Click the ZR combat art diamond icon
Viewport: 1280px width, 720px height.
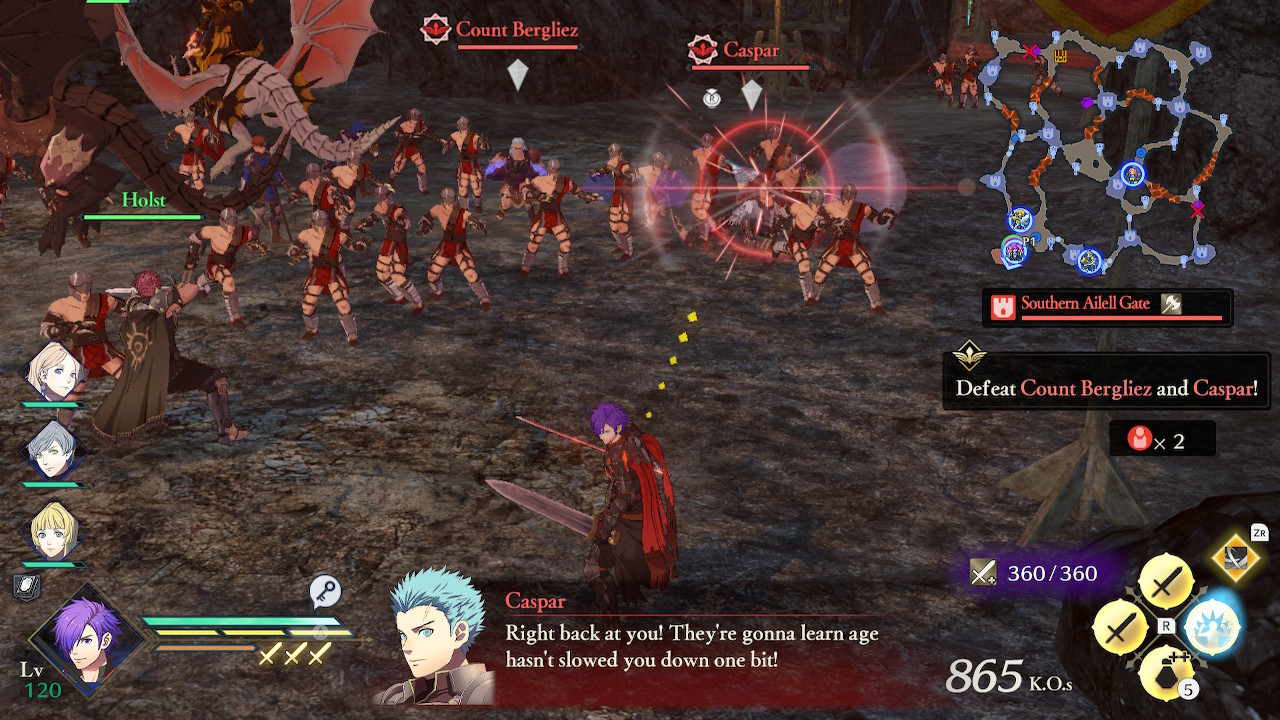coord(1234,560)
